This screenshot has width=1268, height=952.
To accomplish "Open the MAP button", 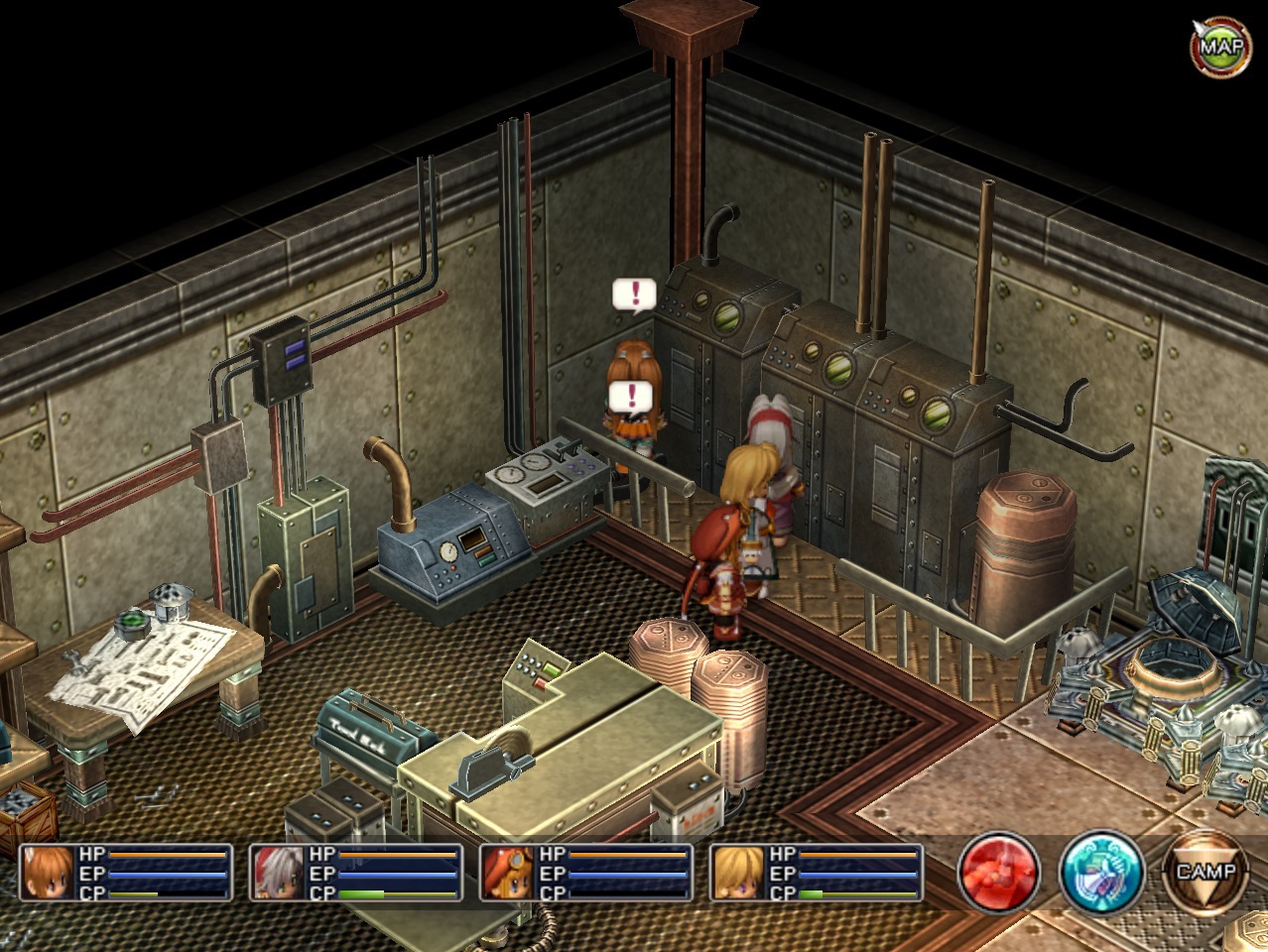I will pyautogui.click(x=1220, y=46).
